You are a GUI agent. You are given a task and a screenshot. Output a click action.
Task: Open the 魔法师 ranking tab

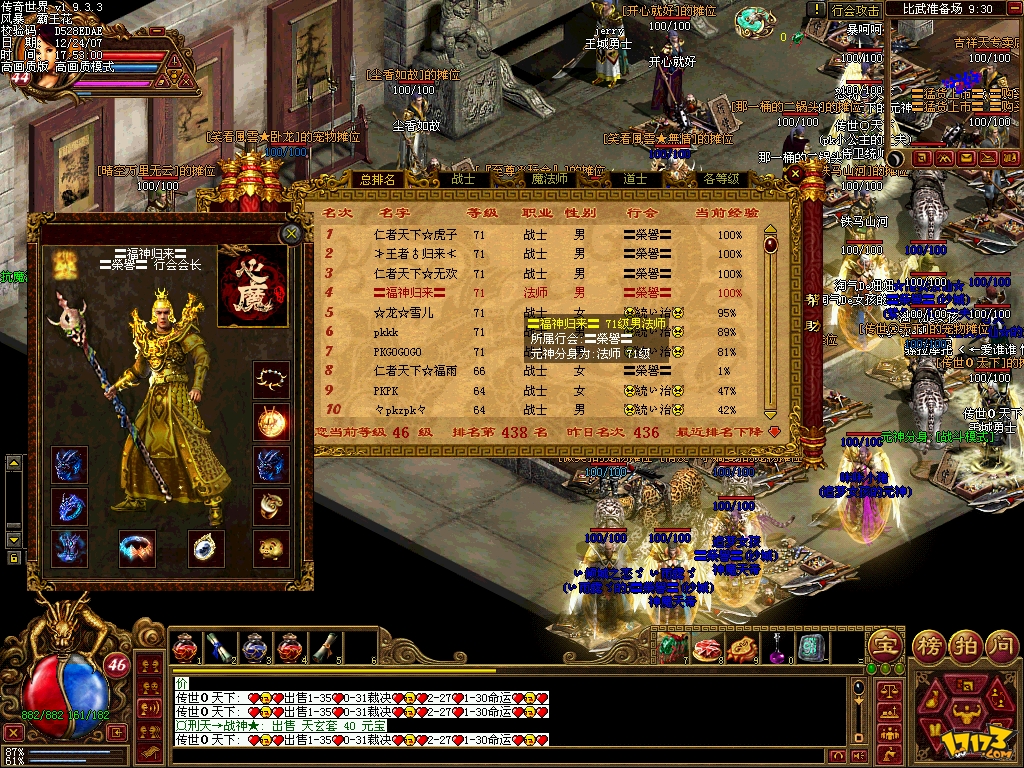[549, 180]
